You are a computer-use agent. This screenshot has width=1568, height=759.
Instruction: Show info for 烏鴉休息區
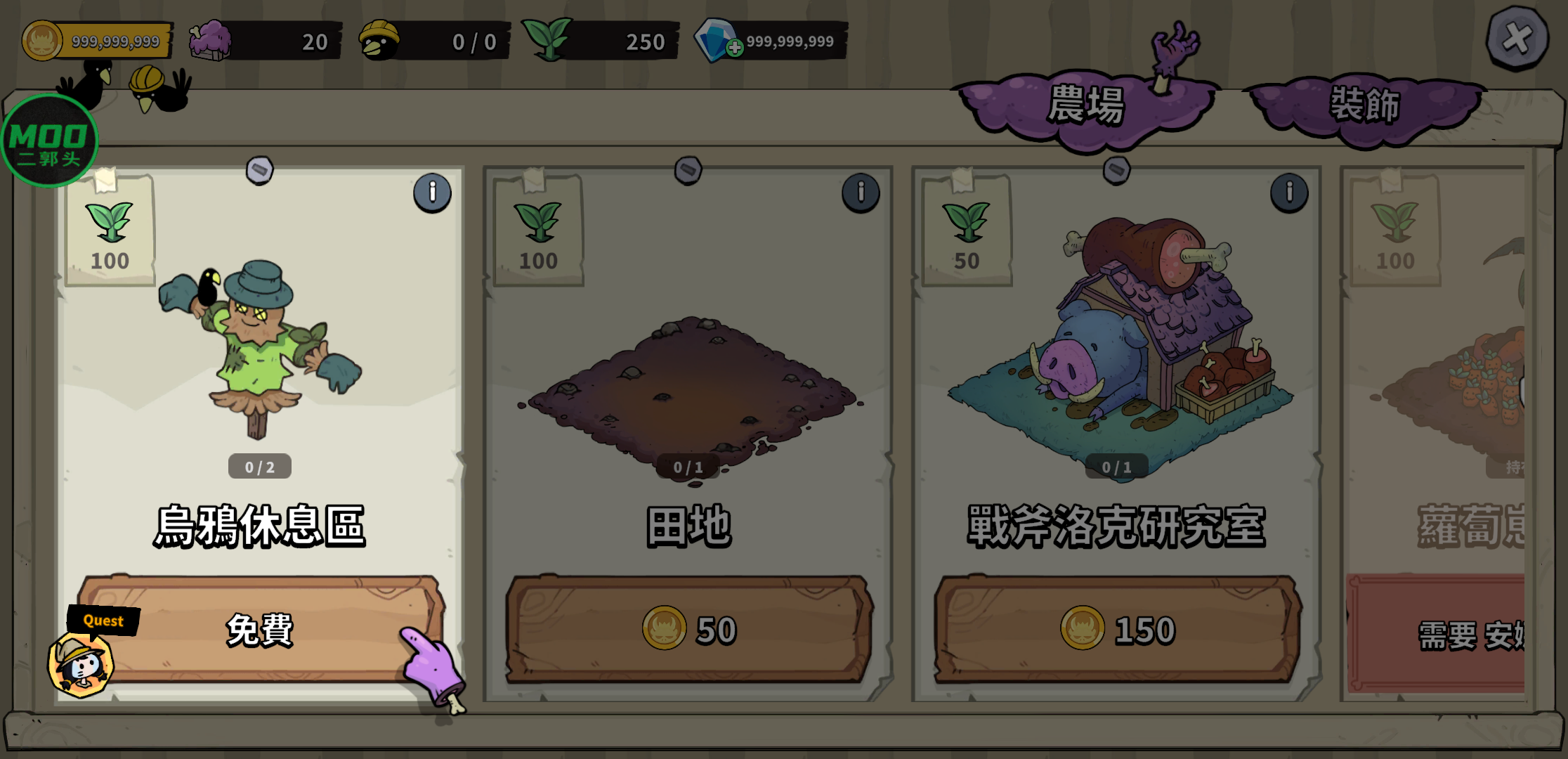coord(432,193)
